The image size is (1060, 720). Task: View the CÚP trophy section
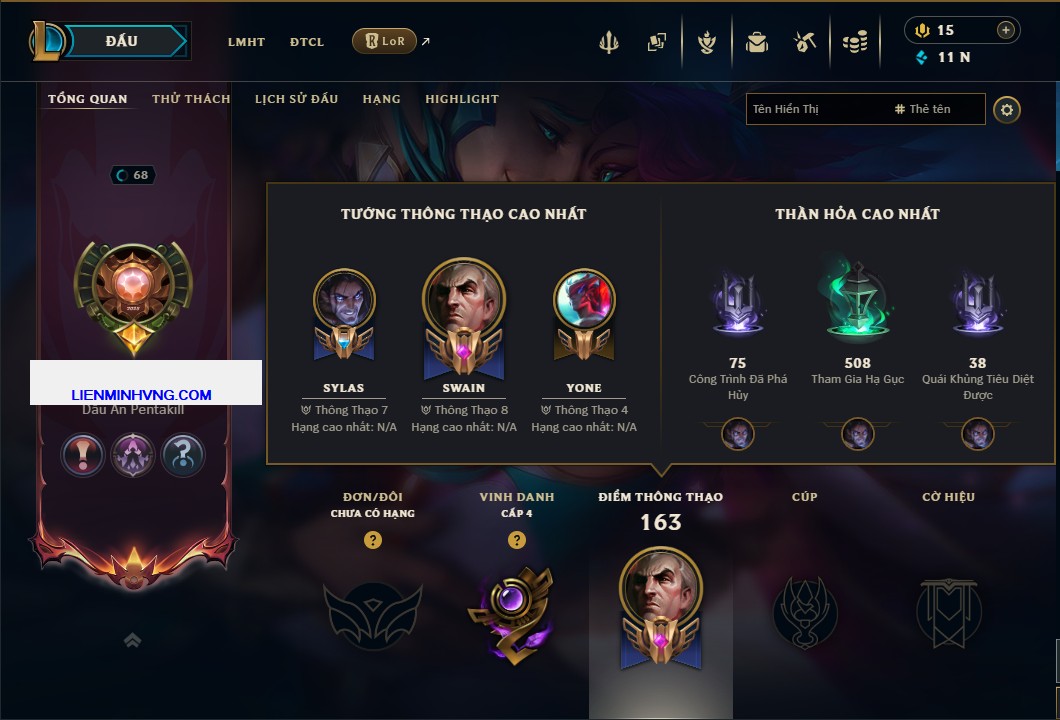pos(804,610)
